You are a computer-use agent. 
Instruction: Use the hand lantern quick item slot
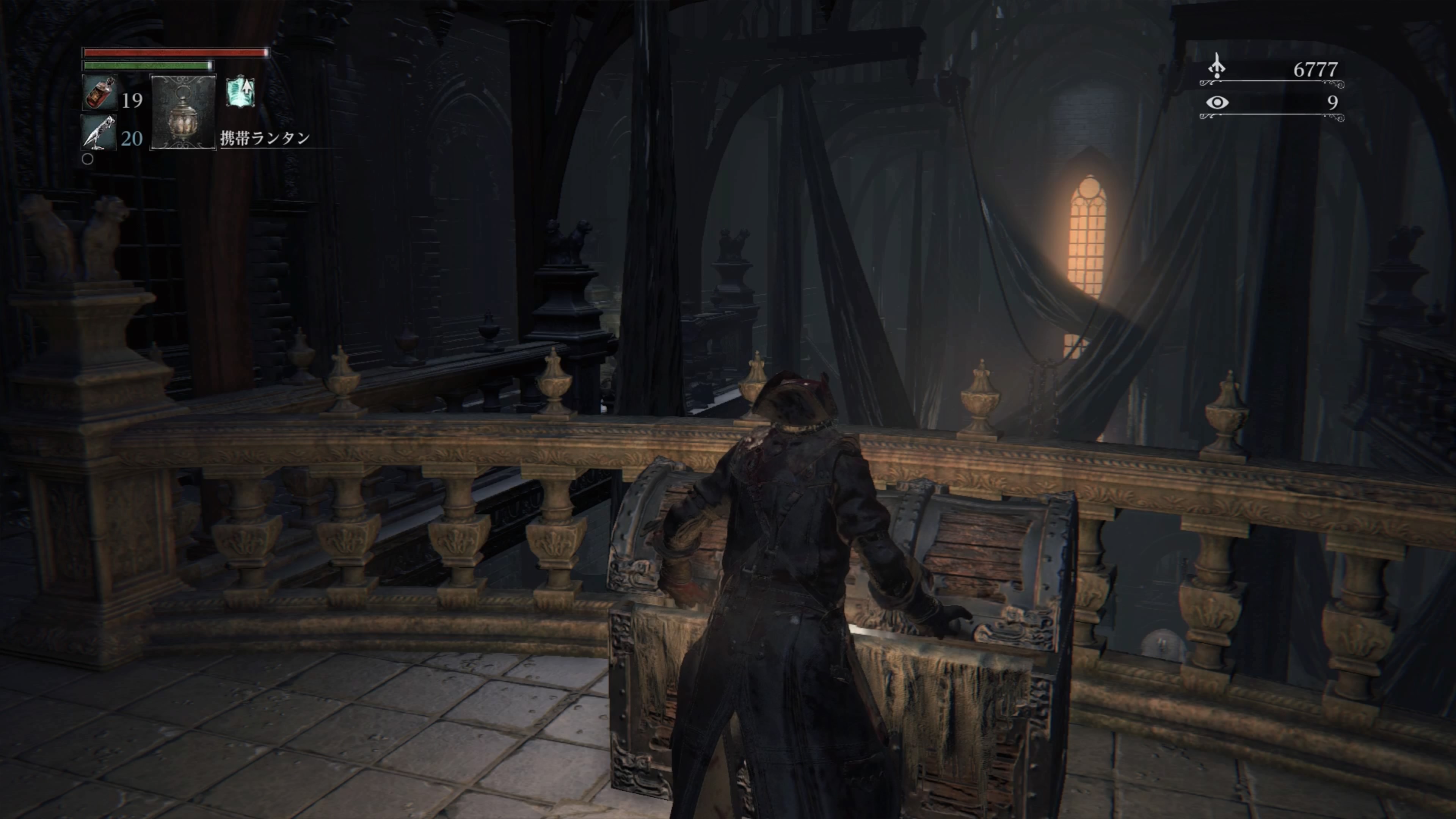[183, 112]
